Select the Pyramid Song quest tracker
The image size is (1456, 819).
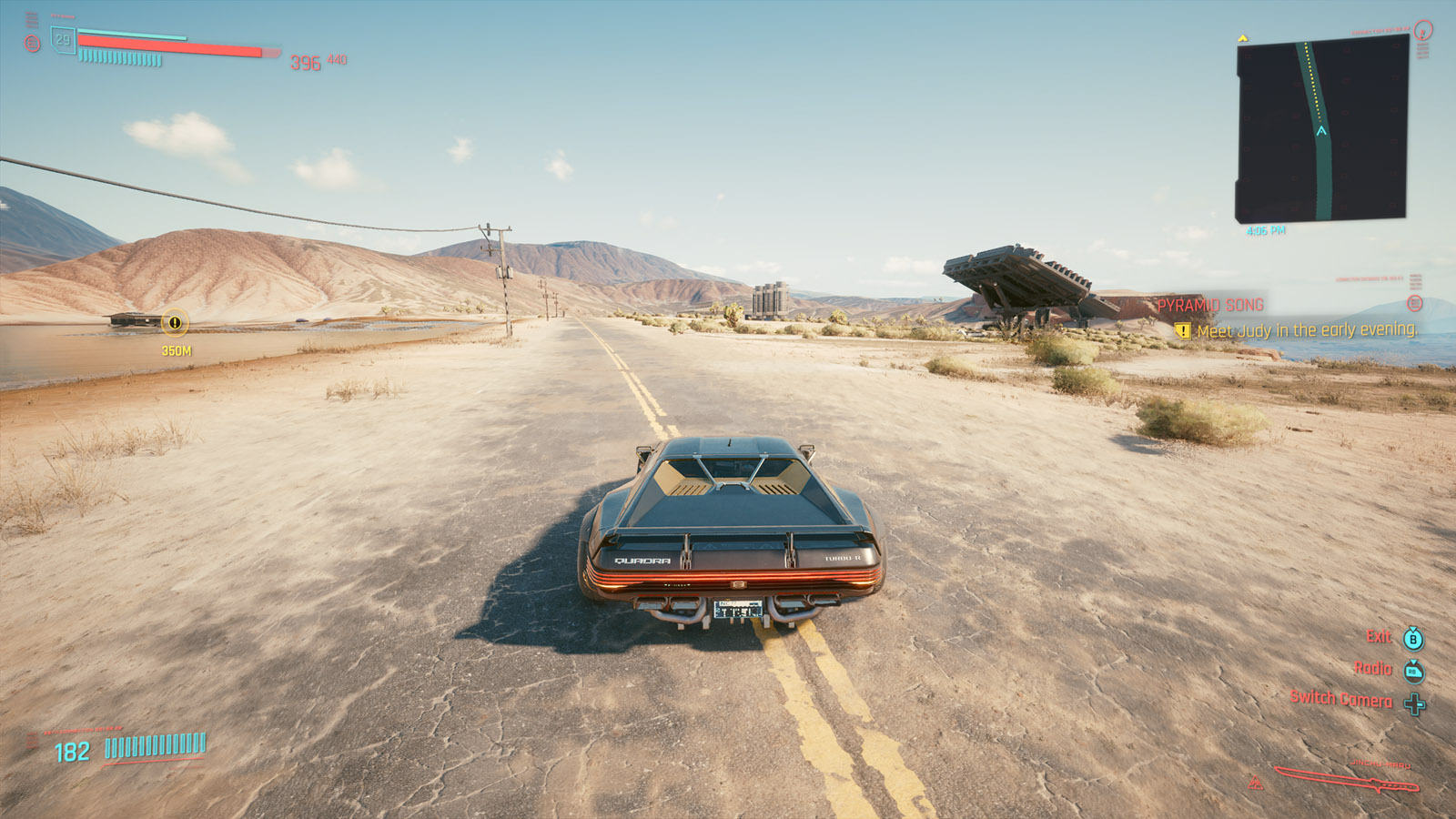click(1210, 306)
